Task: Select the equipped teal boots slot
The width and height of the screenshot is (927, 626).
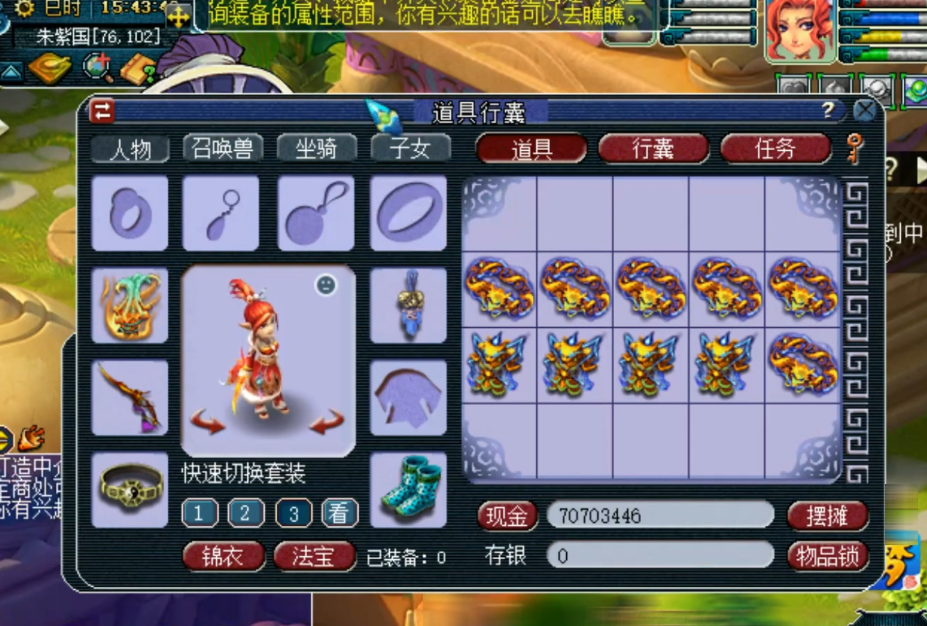Action: [x=408, y=489]
